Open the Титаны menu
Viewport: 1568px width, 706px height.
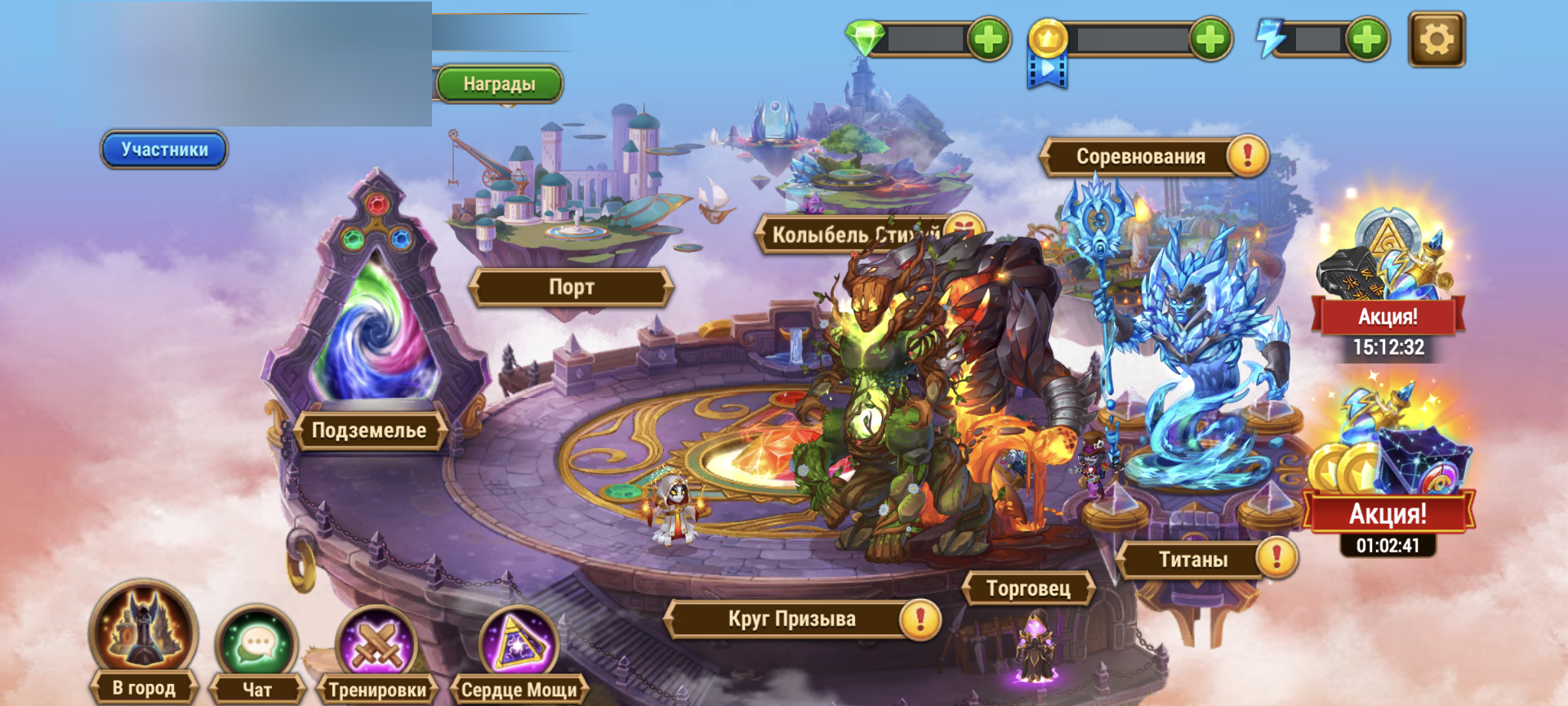coord(1193,560)
